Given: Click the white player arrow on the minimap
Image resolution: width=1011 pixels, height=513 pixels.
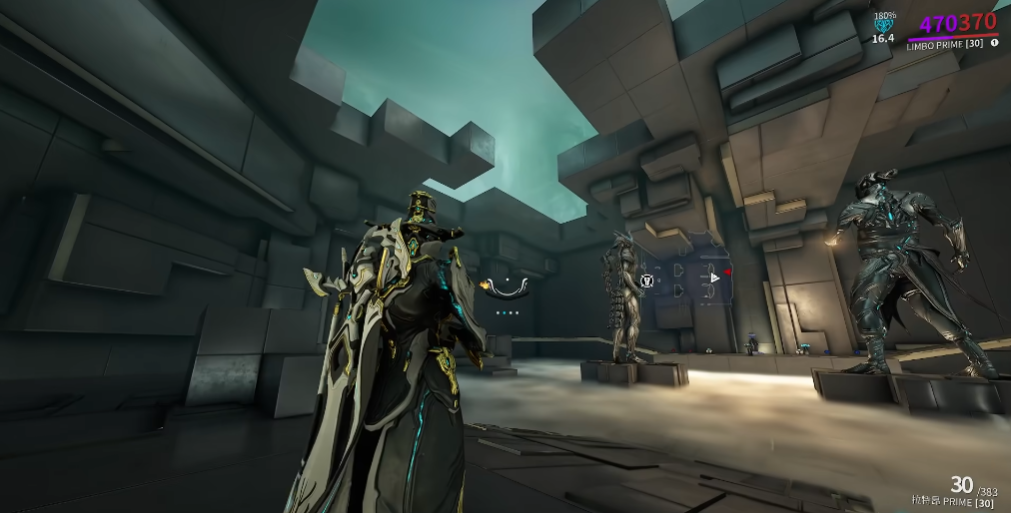Looking at the screenshot, I should (712, 277).
